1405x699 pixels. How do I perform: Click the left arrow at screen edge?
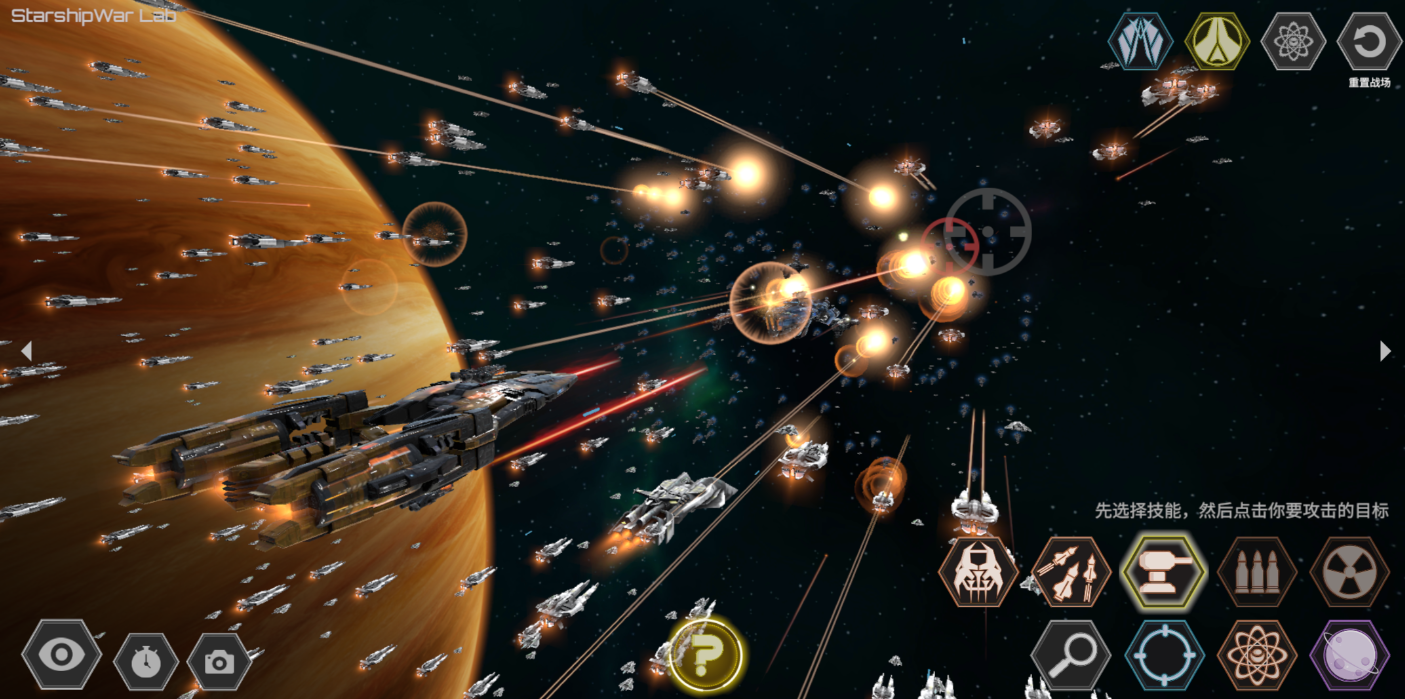pos(26,351)
